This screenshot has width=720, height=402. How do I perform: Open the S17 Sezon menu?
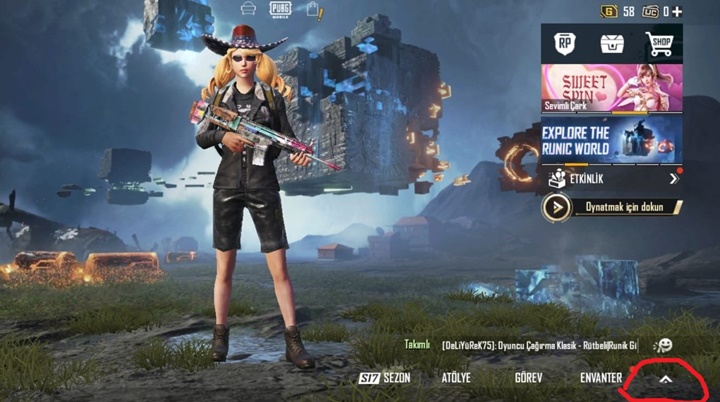(x=385, y=378)
